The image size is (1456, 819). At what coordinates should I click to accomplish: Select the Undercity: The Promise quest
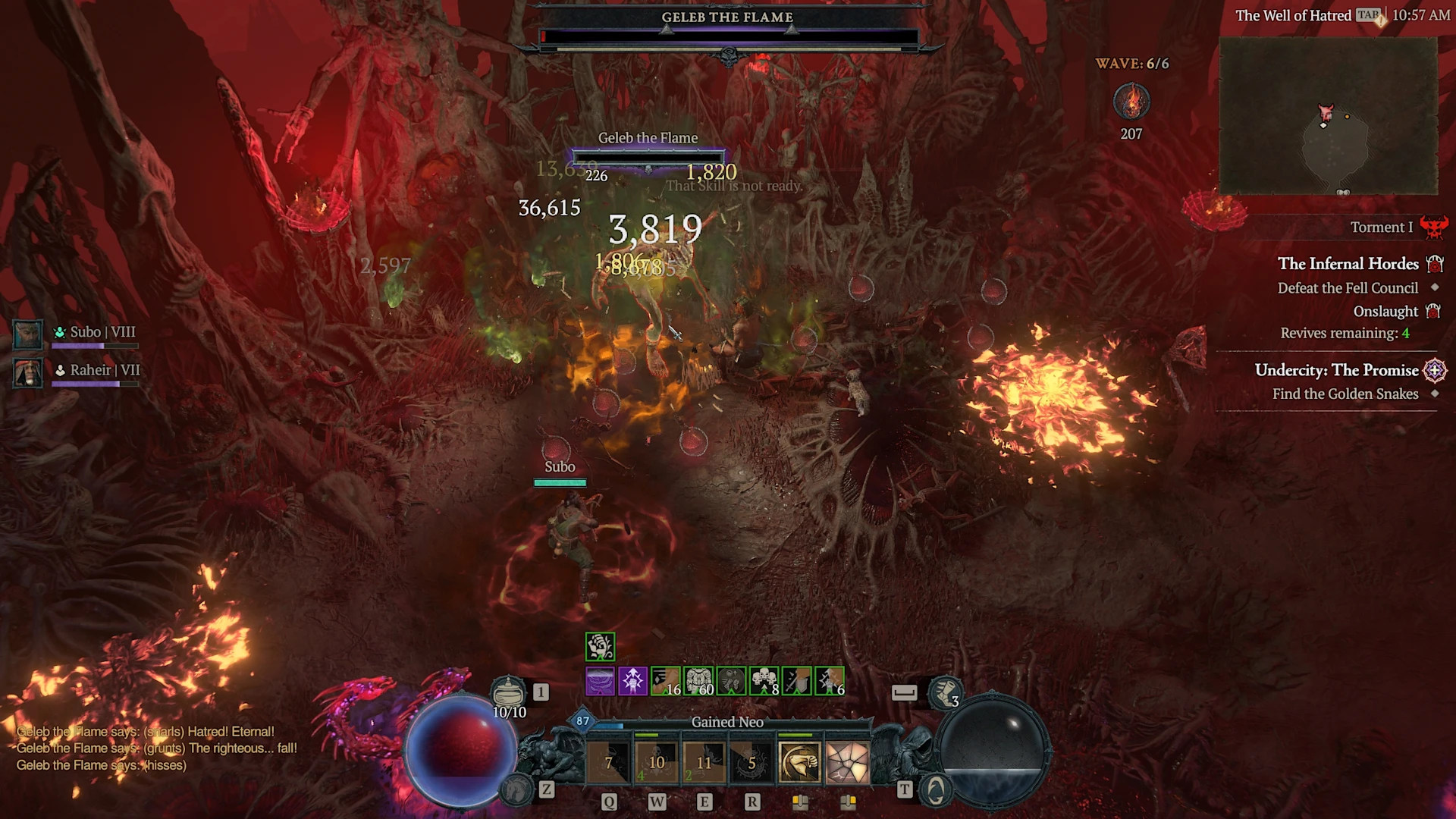point(1336,370)
